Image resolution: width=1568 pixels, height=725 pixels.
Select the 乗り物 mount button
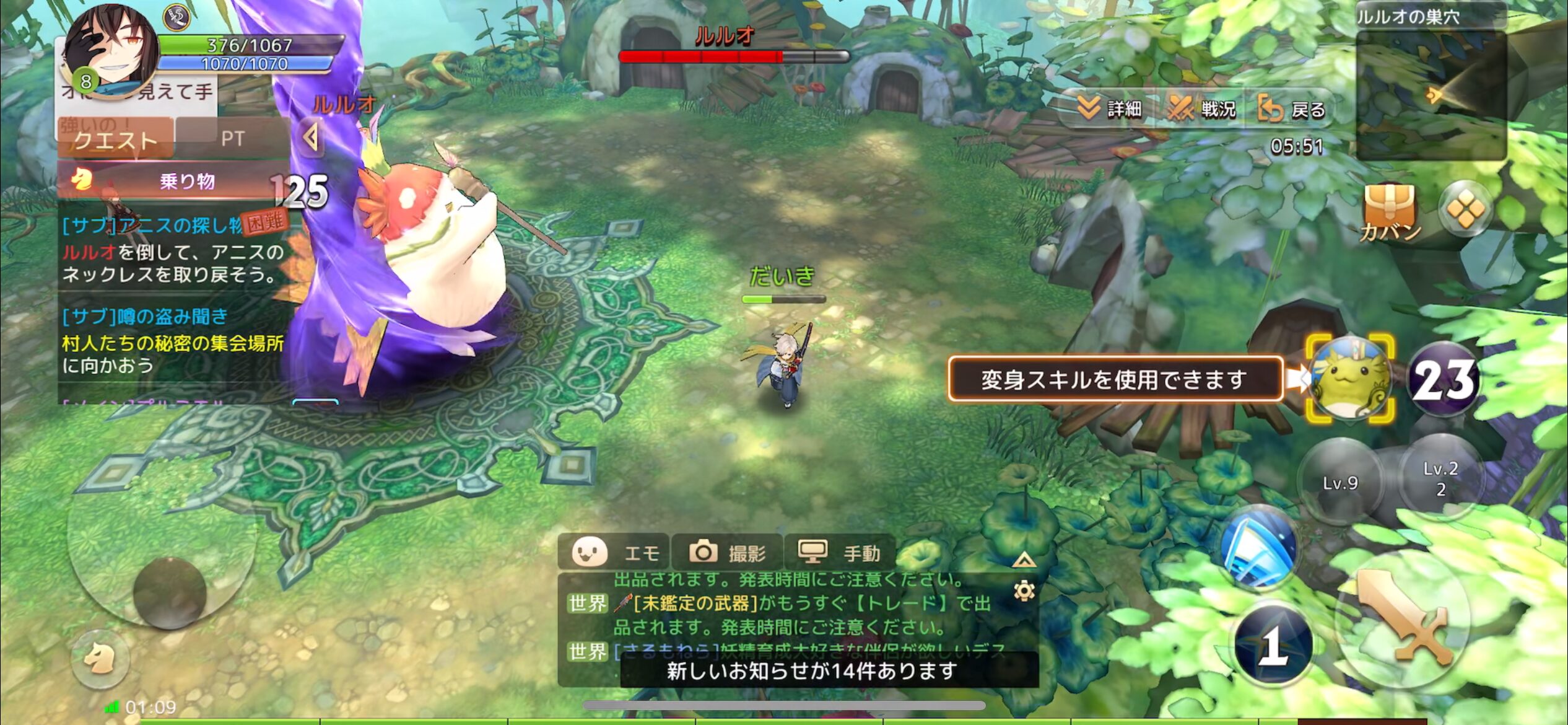point(173,181)
